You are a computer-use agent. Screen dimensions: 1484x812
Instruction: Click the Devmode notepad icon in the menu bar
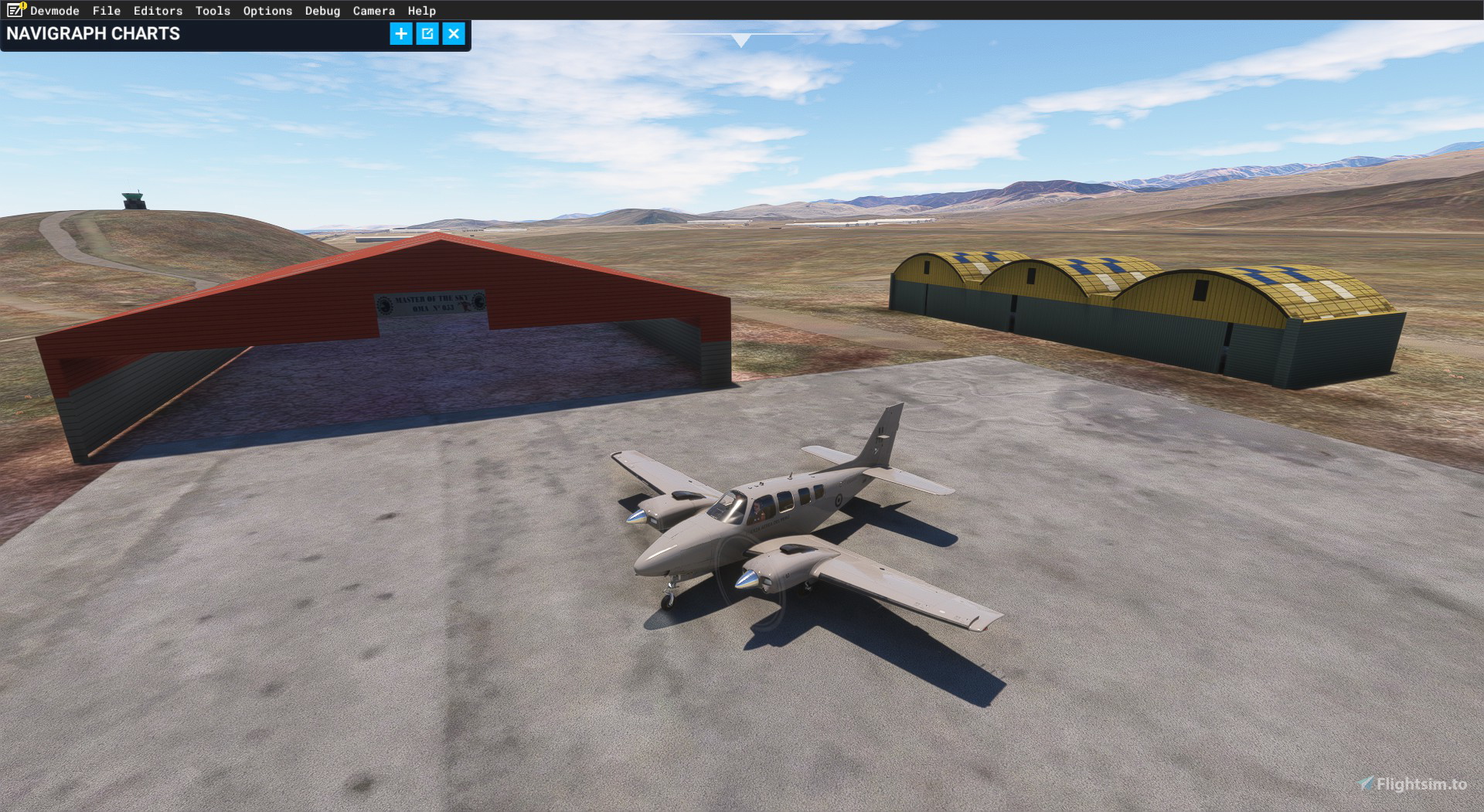(x=13, y=11)
